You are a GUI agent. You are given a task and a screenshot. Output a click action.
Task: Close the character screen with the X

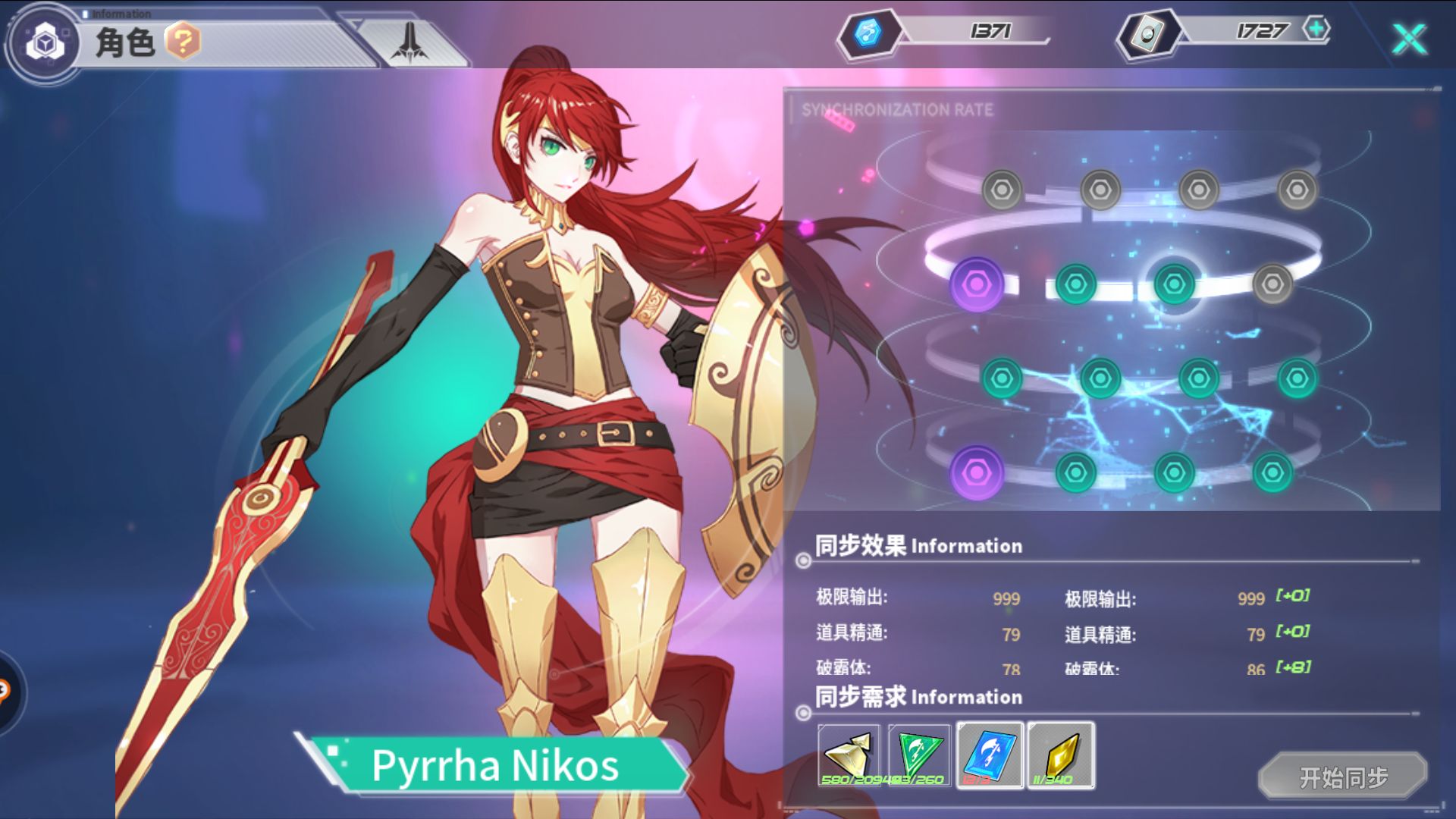click(1409, 38)
